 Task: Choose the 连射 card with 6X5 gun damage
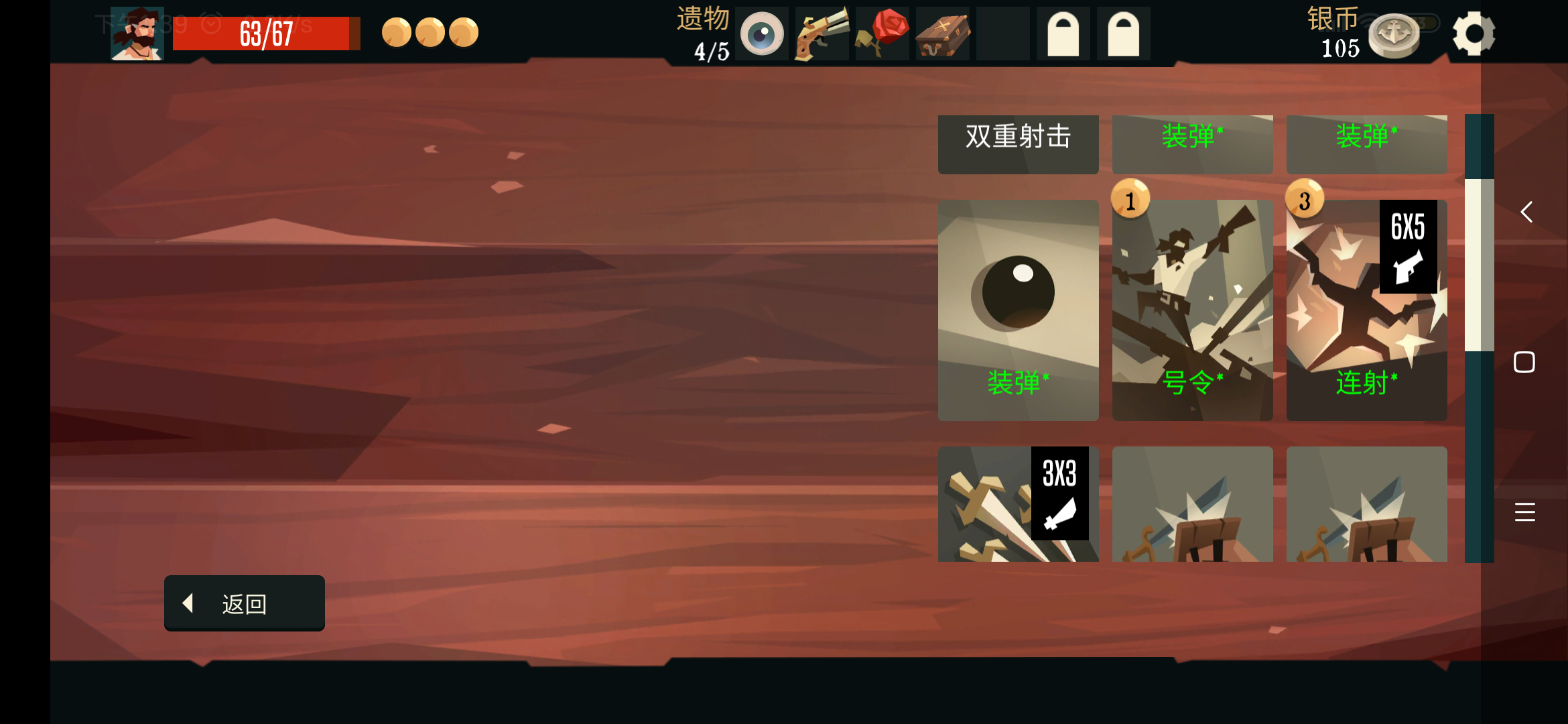pyautogui.click(x=1367, y=310)
